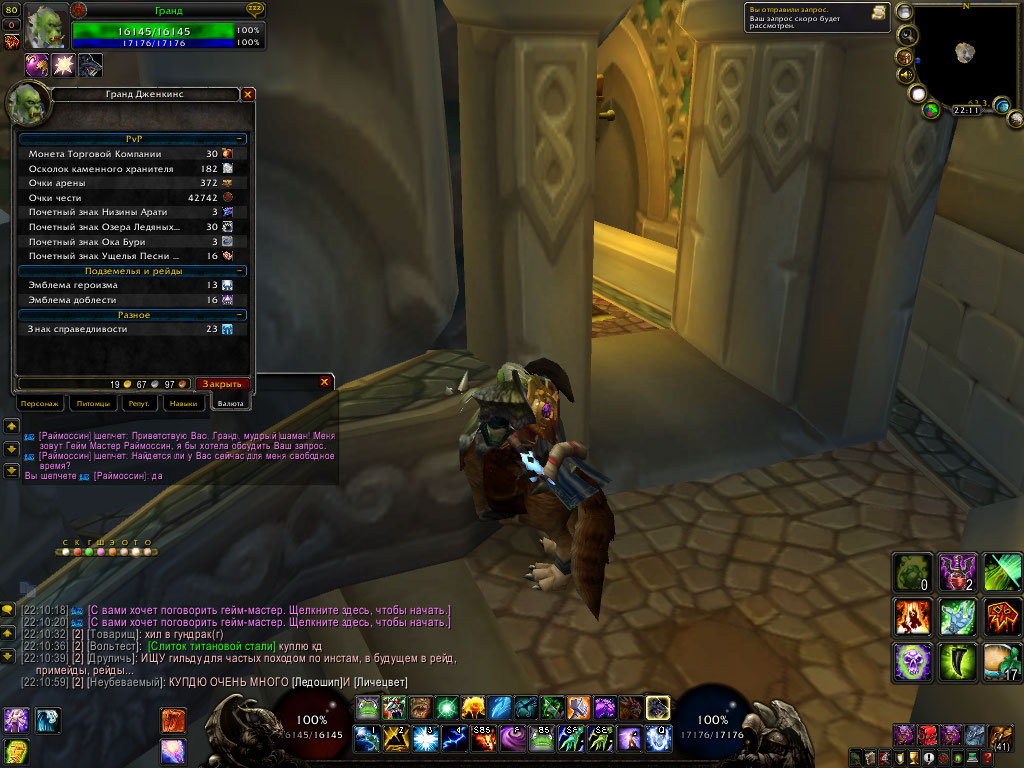Click the clock showing 22:11

pyautogui.click(x=967, y=110)
